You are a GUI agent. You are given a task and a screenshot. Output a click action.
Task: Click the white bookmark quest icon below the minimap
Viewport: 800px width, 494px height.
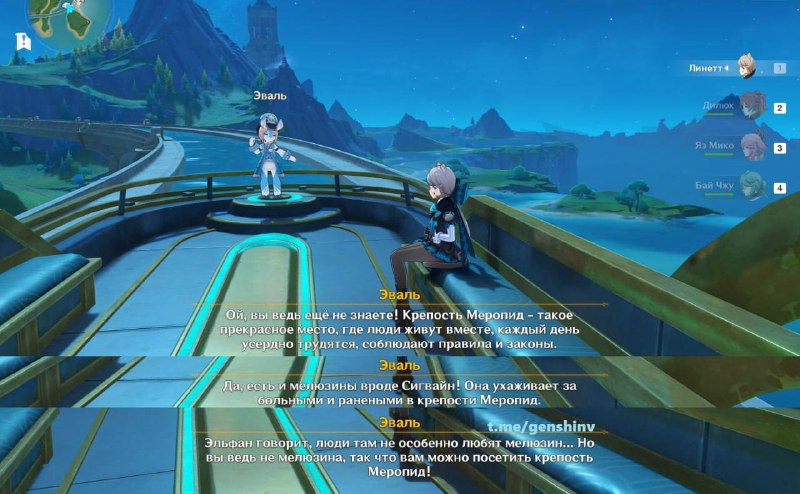(23, 41)
